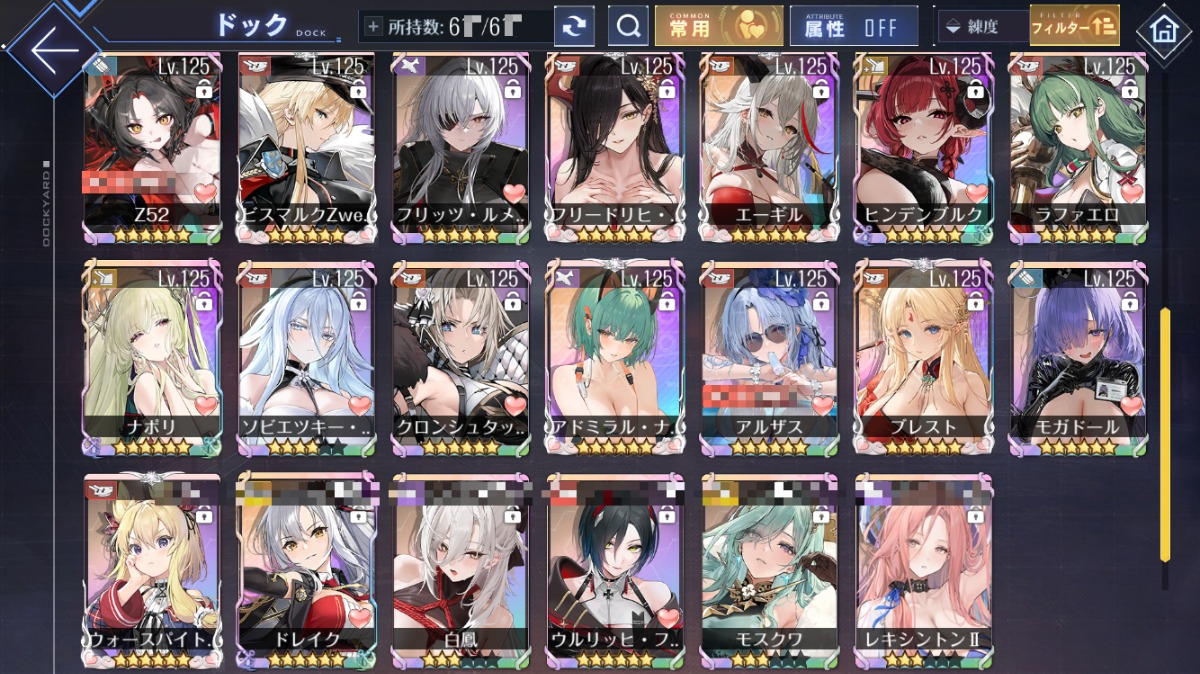Select the ナポリ ship card
Viewport: 1200px width, 674px height.
tap(152, 358)
